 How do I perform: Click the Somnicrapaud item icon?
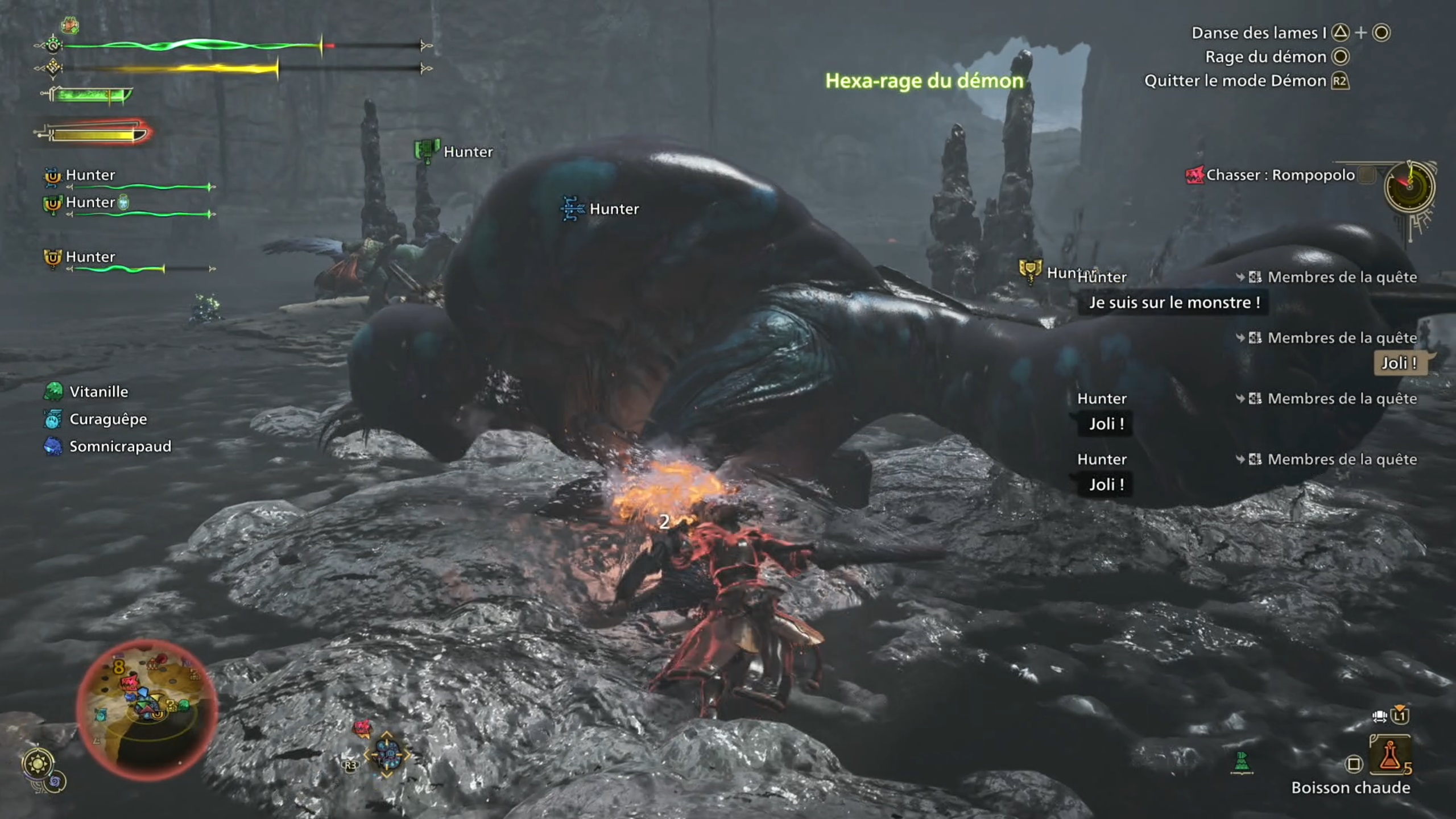pyautogui.click(x=52, y=446)
